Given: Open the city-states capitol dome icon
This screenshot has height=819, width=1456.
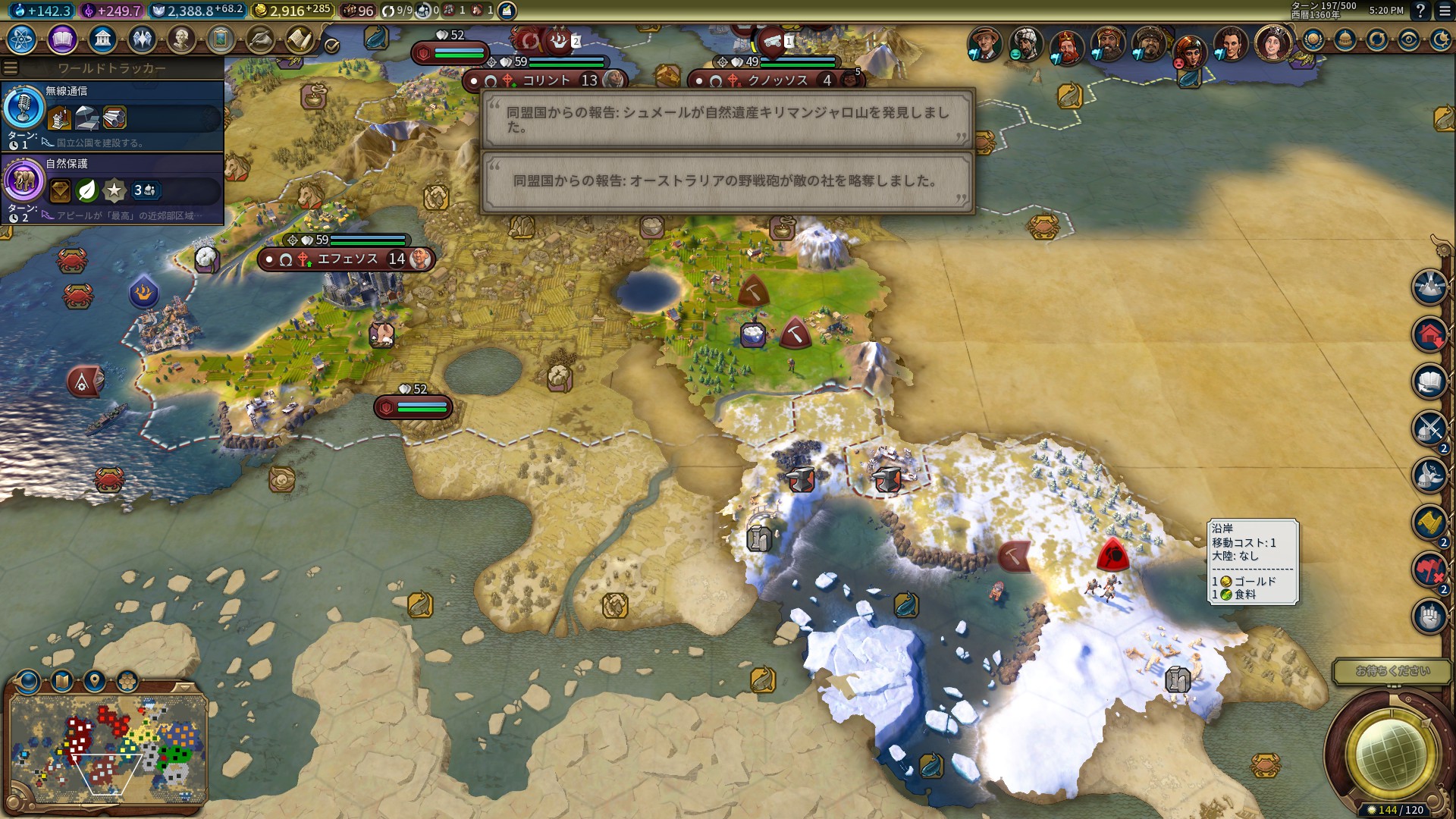Looking at the screenshot, I should (1345, 40).
